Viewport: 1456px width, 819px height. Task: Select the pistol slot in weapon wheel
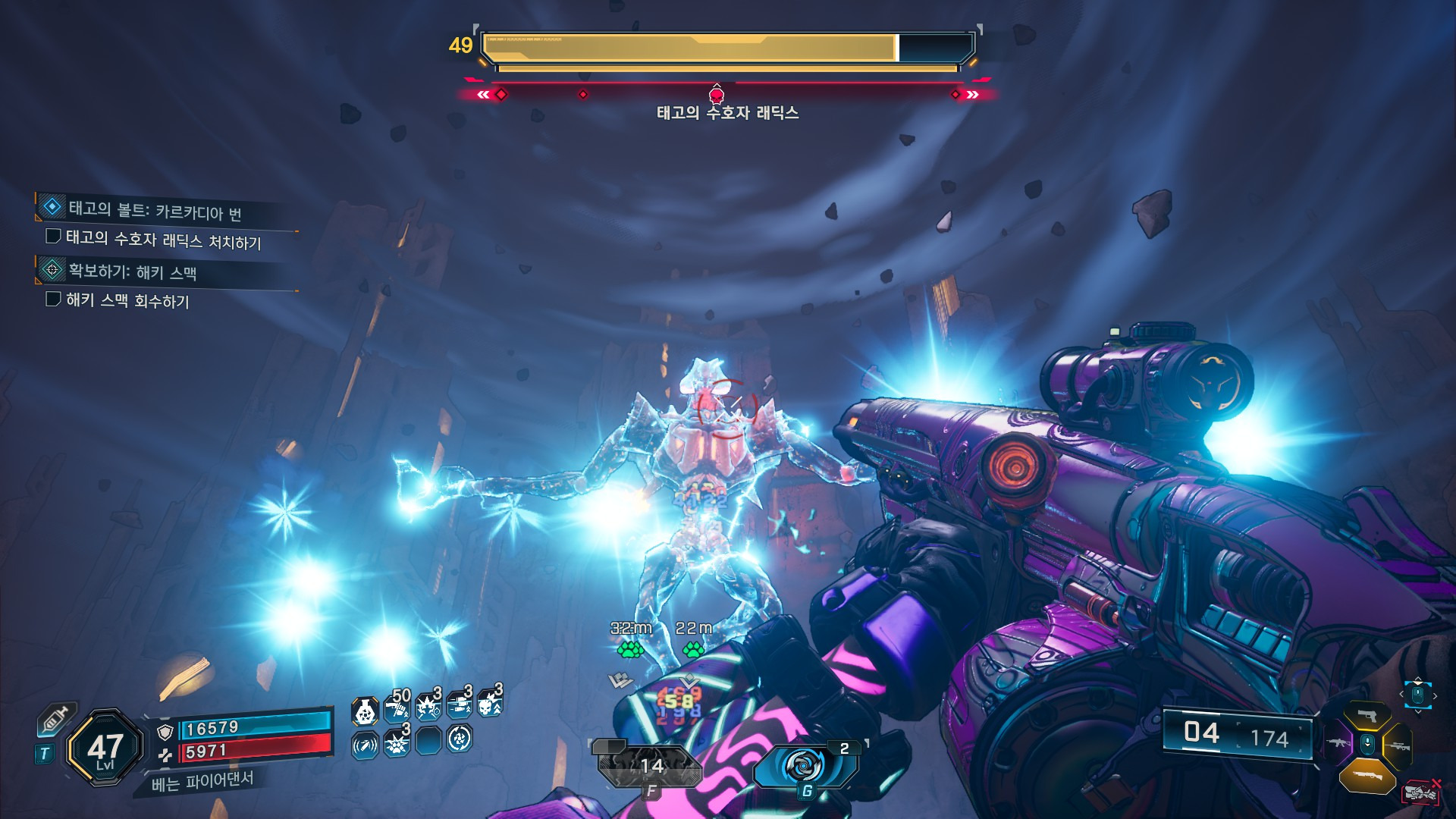tap(1367, 716)
